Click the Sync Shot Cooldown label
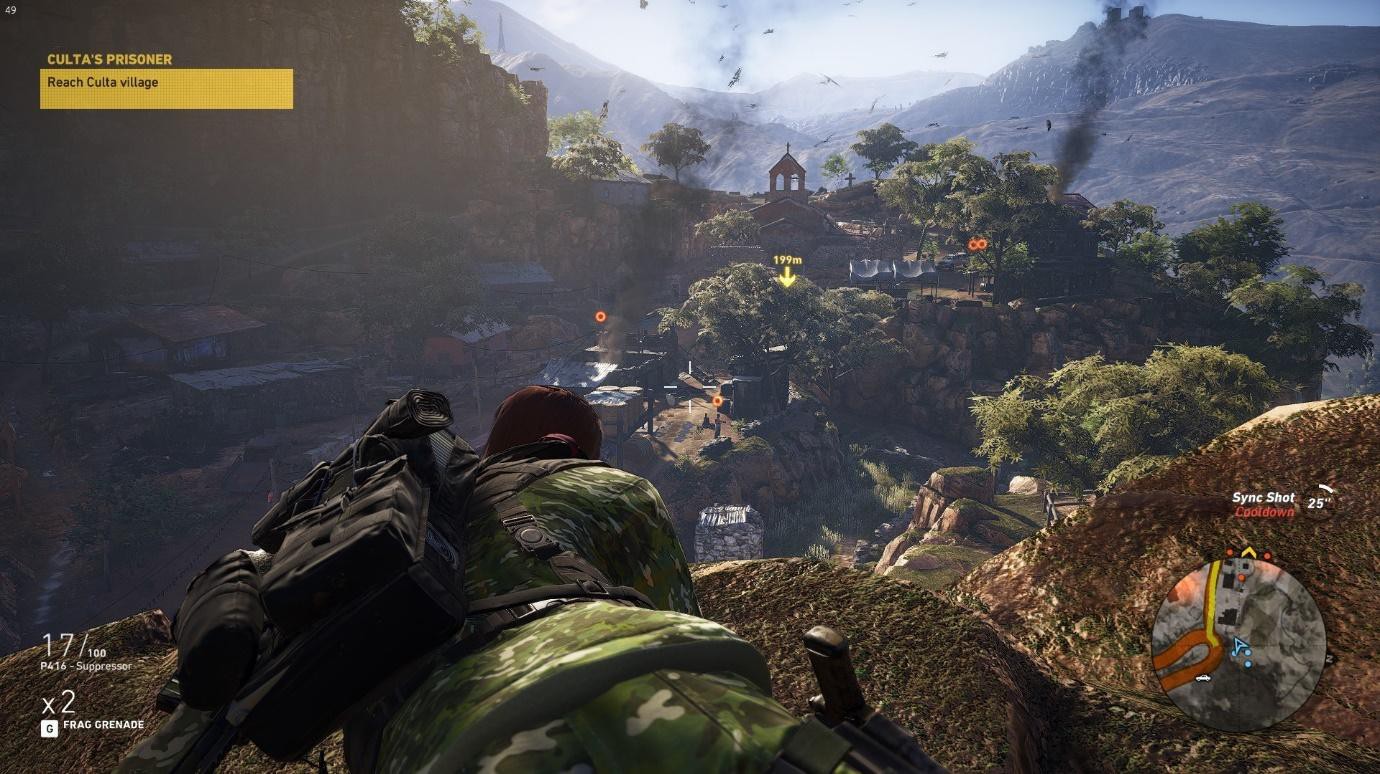The height and width of the screenshot is (774, 1380). click(1263, 504)
